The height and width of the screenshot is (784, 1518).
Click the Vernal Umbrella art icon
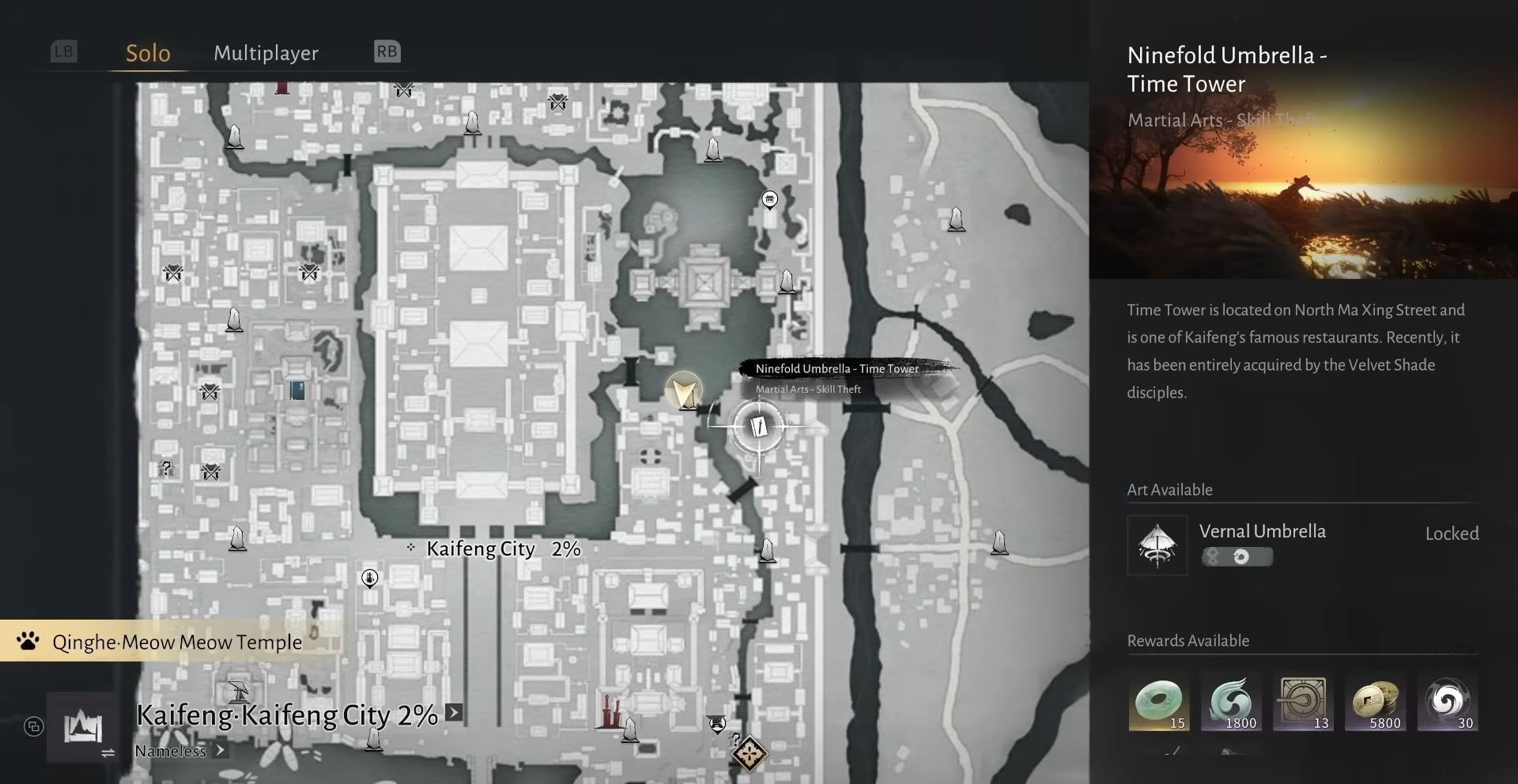(1157, 545)
